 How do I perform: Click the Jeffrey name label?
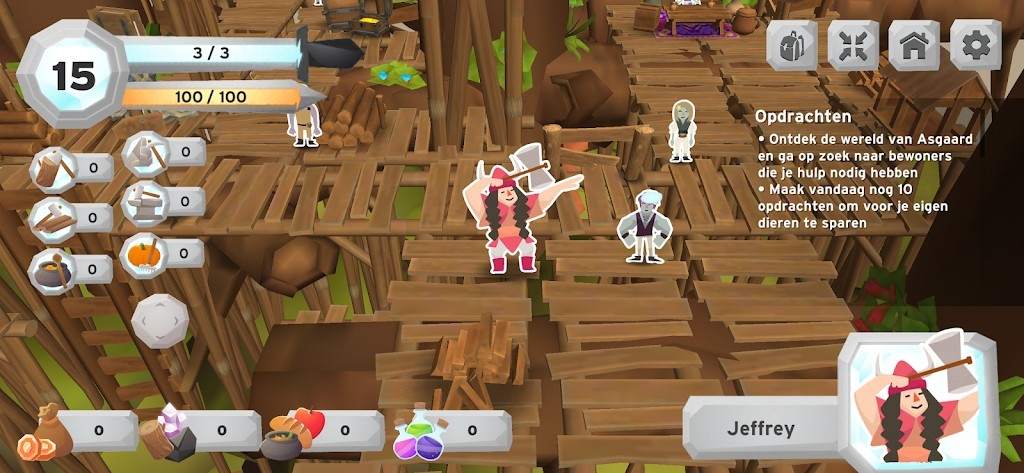[762, 429]
